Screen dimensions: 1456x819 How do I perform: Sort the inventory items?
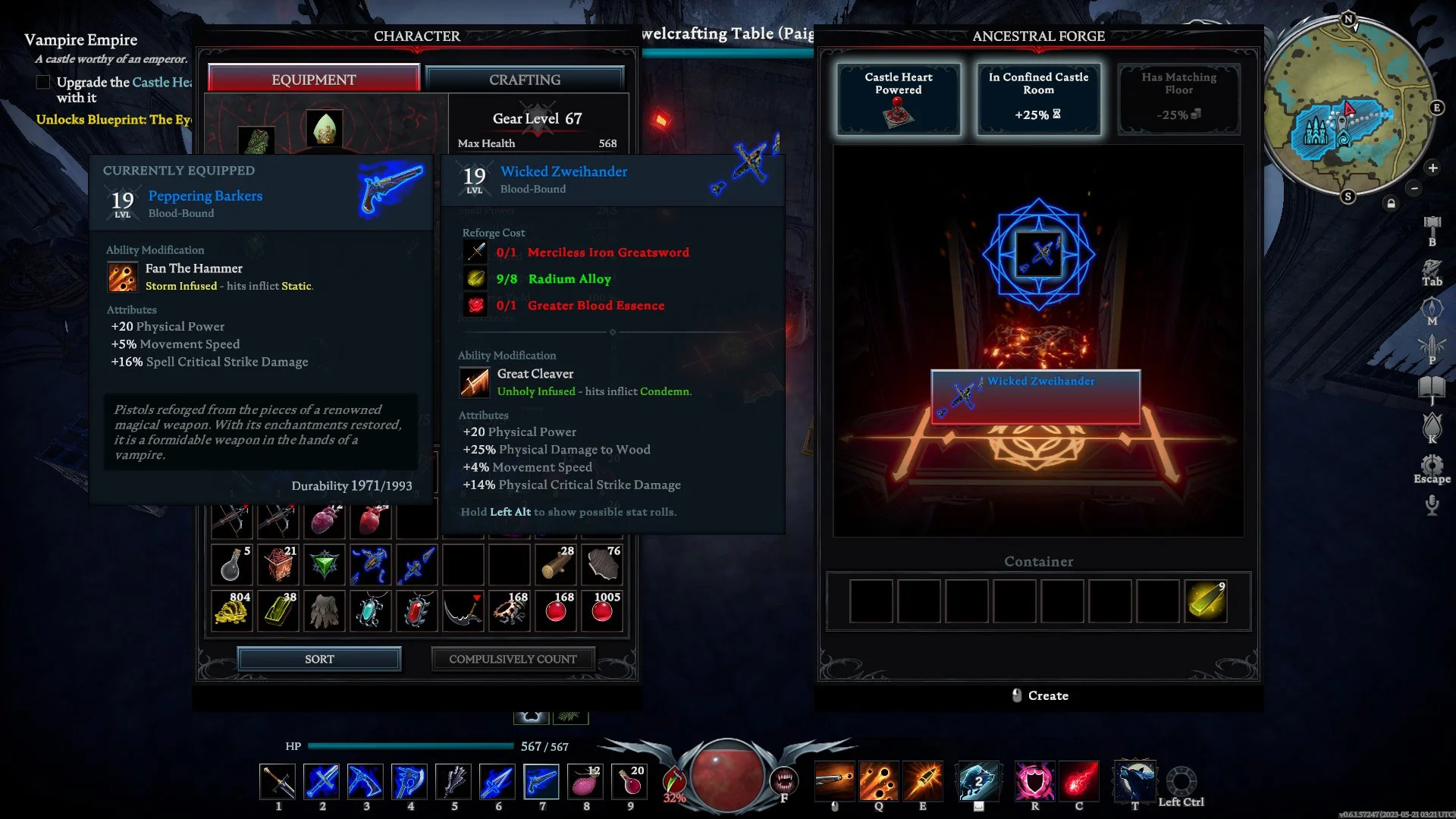pyautogui.click(x=319, y=659)
